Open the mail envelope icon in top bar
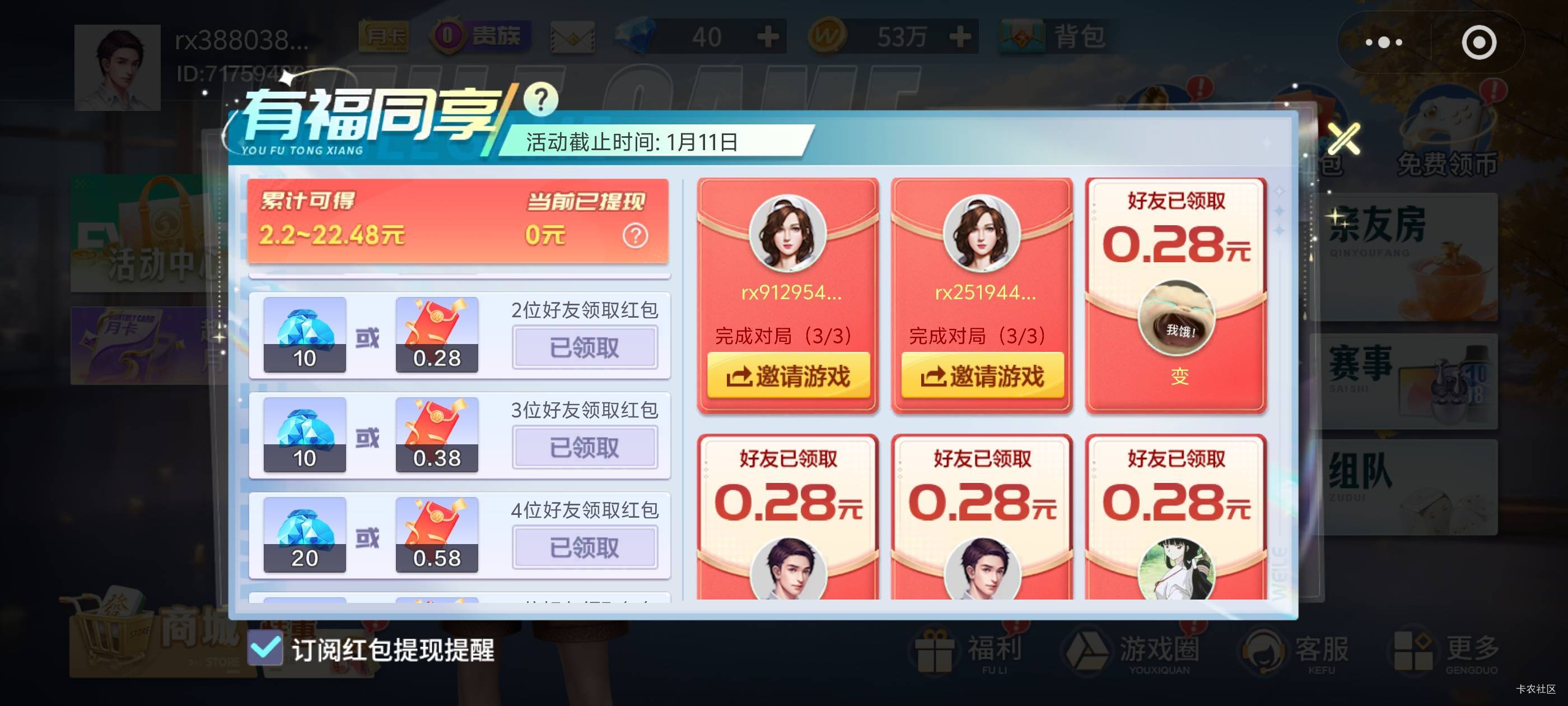 pyautogui.click(x=572, y=36)
